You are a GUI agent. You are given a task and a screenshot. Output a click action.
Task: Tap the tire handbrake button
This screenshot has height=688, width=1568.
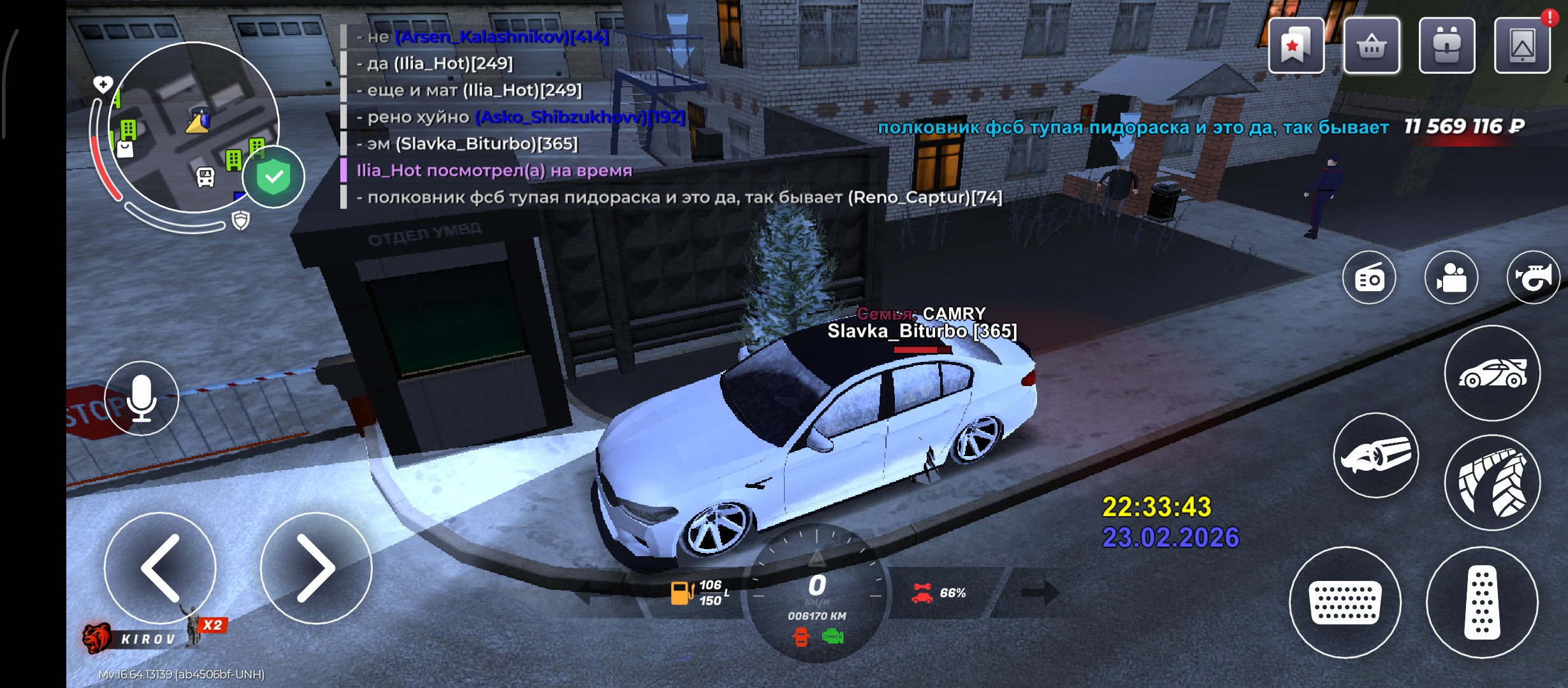[x=1492, y=483]
